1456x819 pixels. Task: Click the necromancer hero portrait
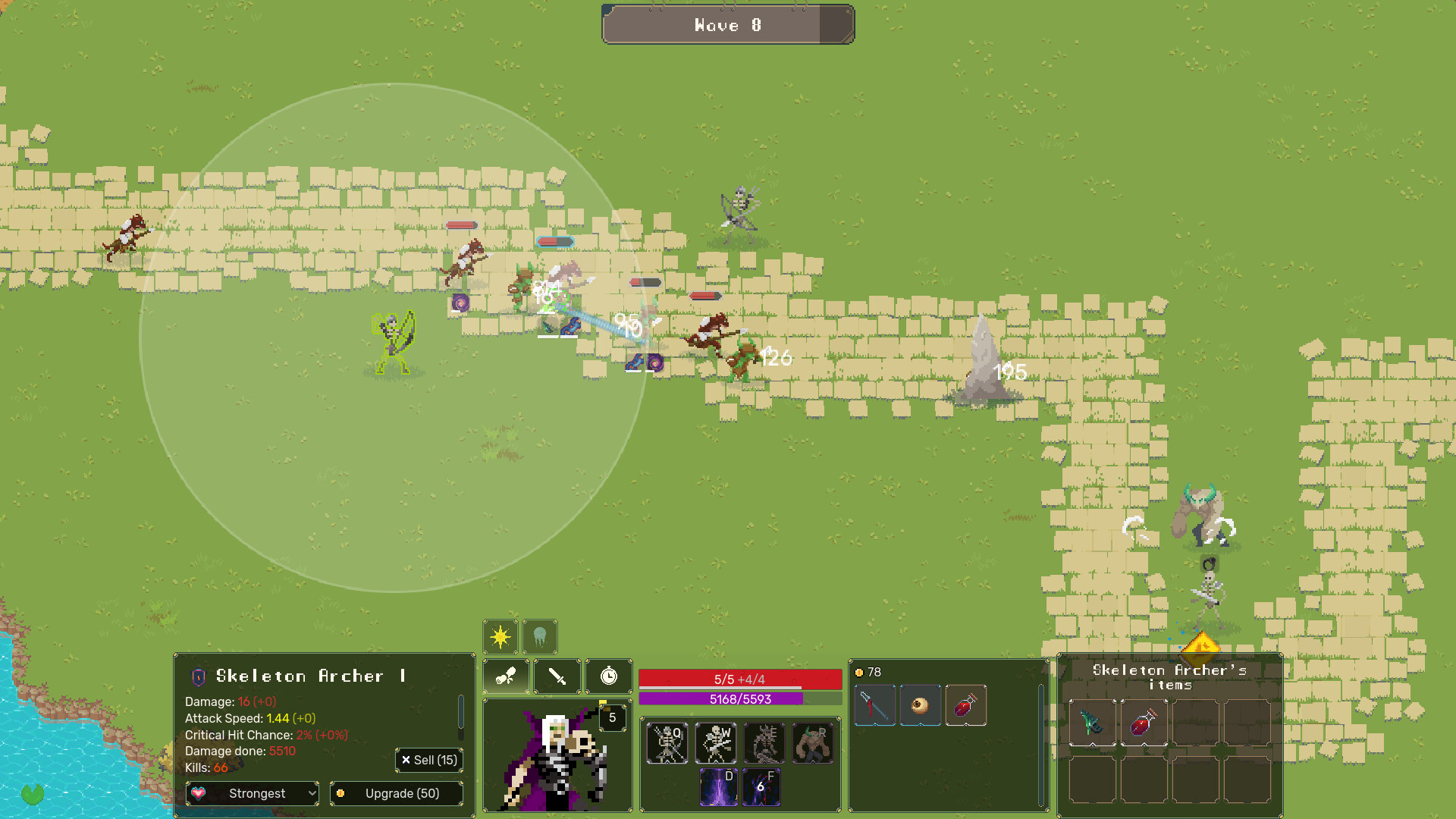[557, 757]
